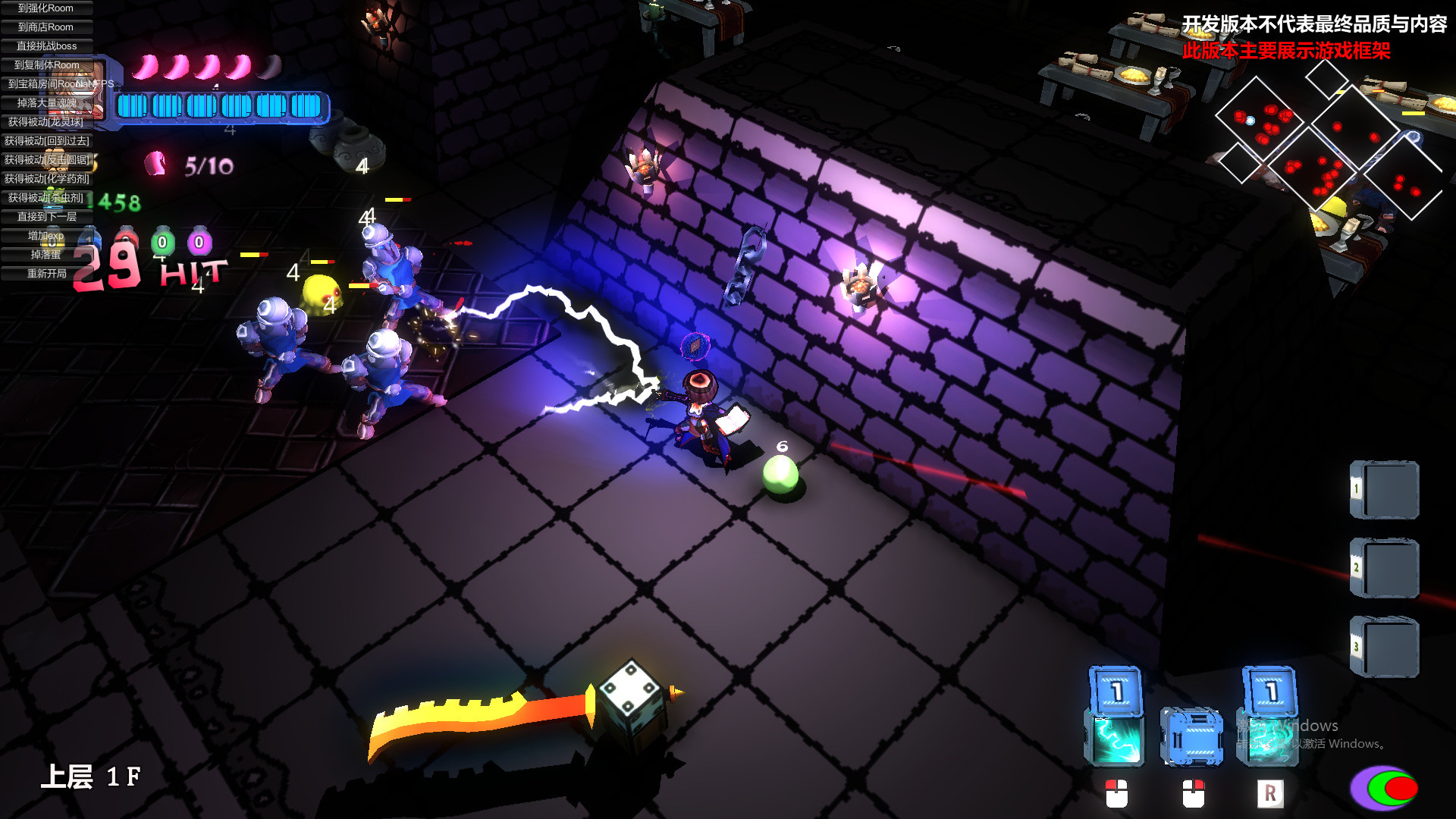
Task: Click the blue segmented mana bar
Action: (x=224, y=107)
